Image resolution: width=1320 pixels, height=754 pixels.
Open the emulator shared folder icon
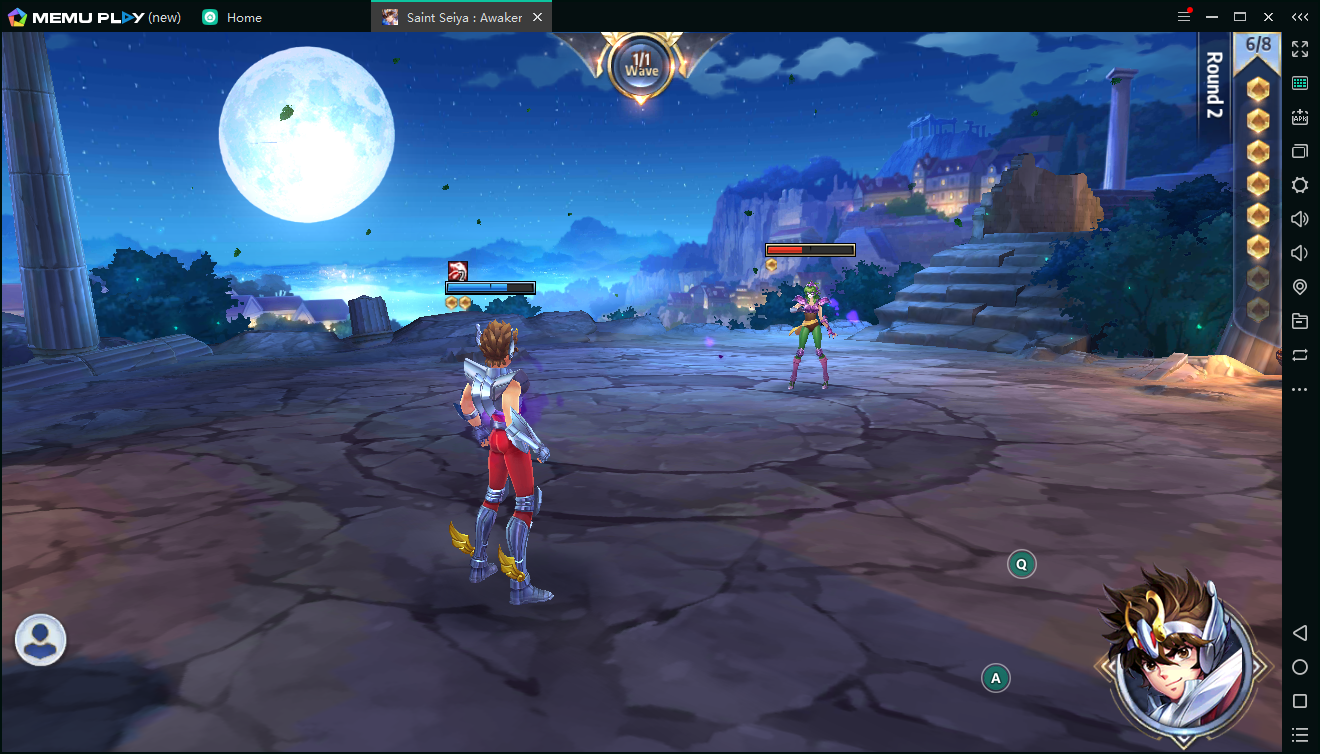[x=1300, y=321]
